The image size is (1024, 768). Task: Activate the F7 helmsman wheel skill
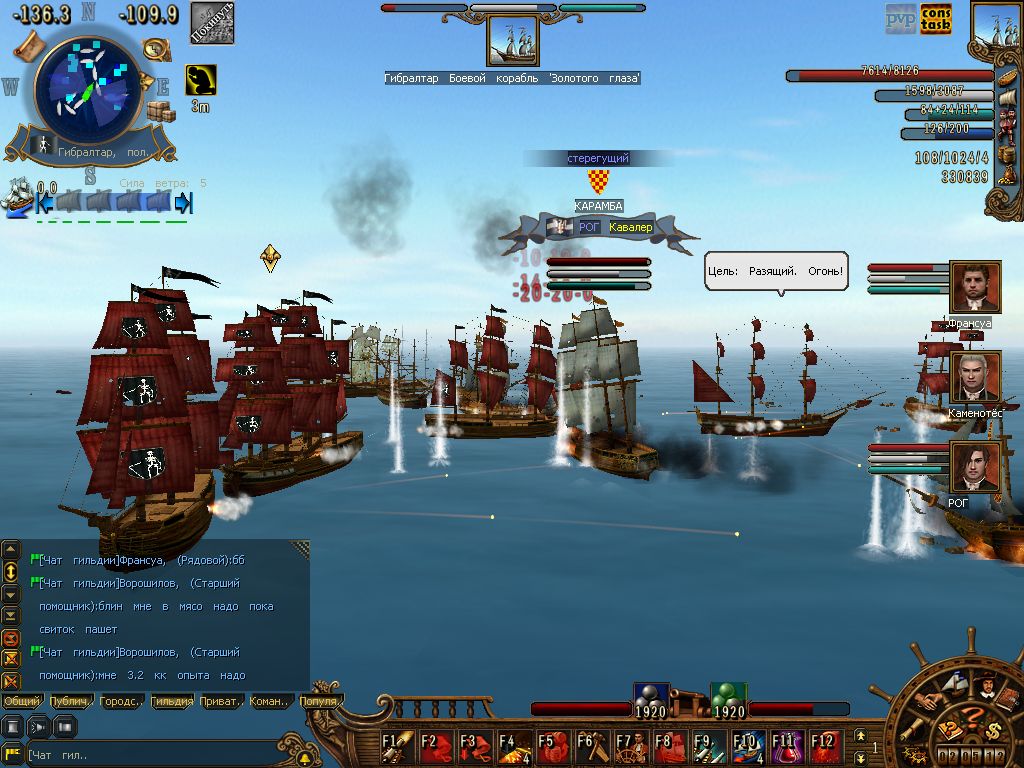pyautogui.click(x=630, y=746)
